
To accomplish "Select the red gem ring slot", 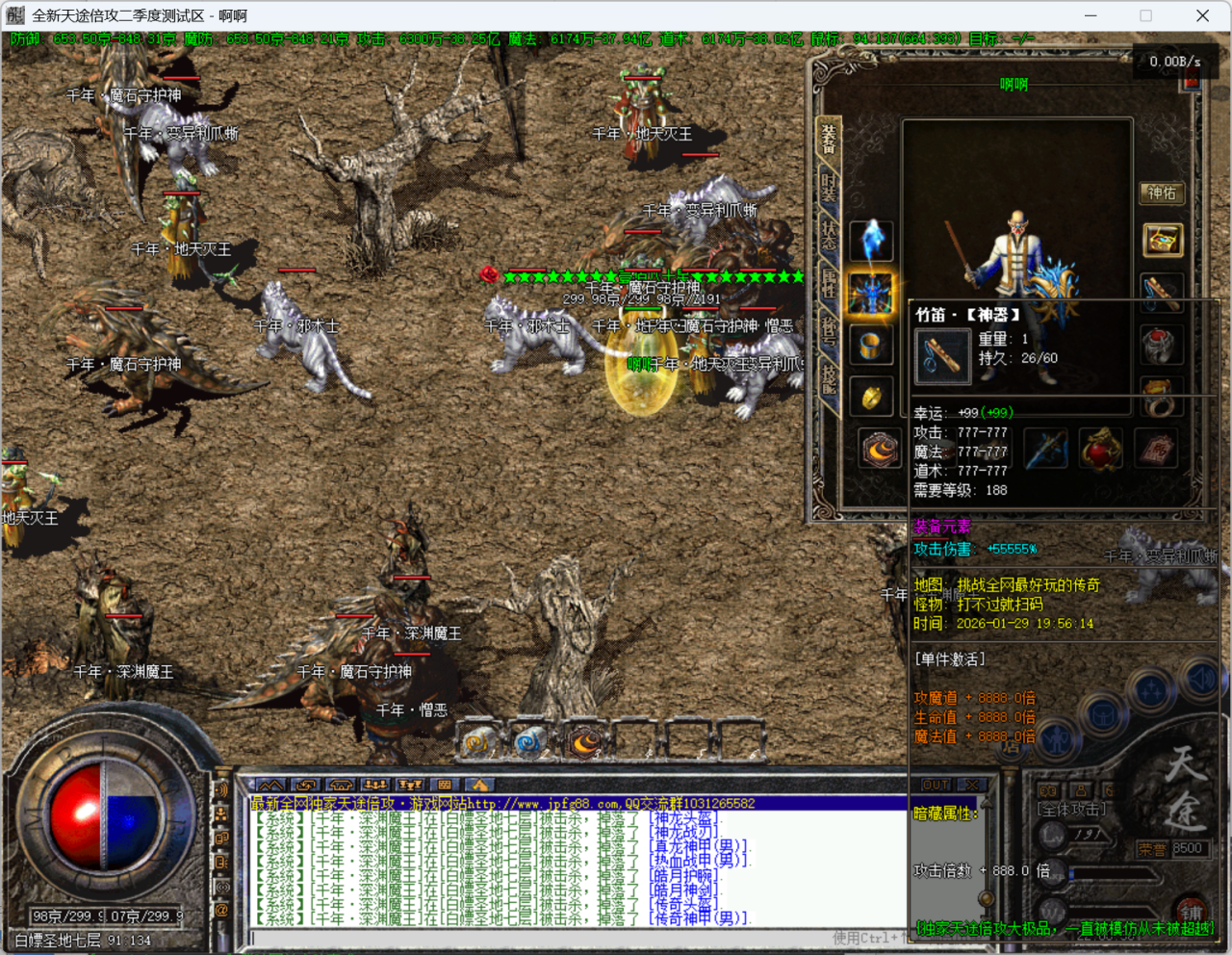I will [x=1162, y=344].
